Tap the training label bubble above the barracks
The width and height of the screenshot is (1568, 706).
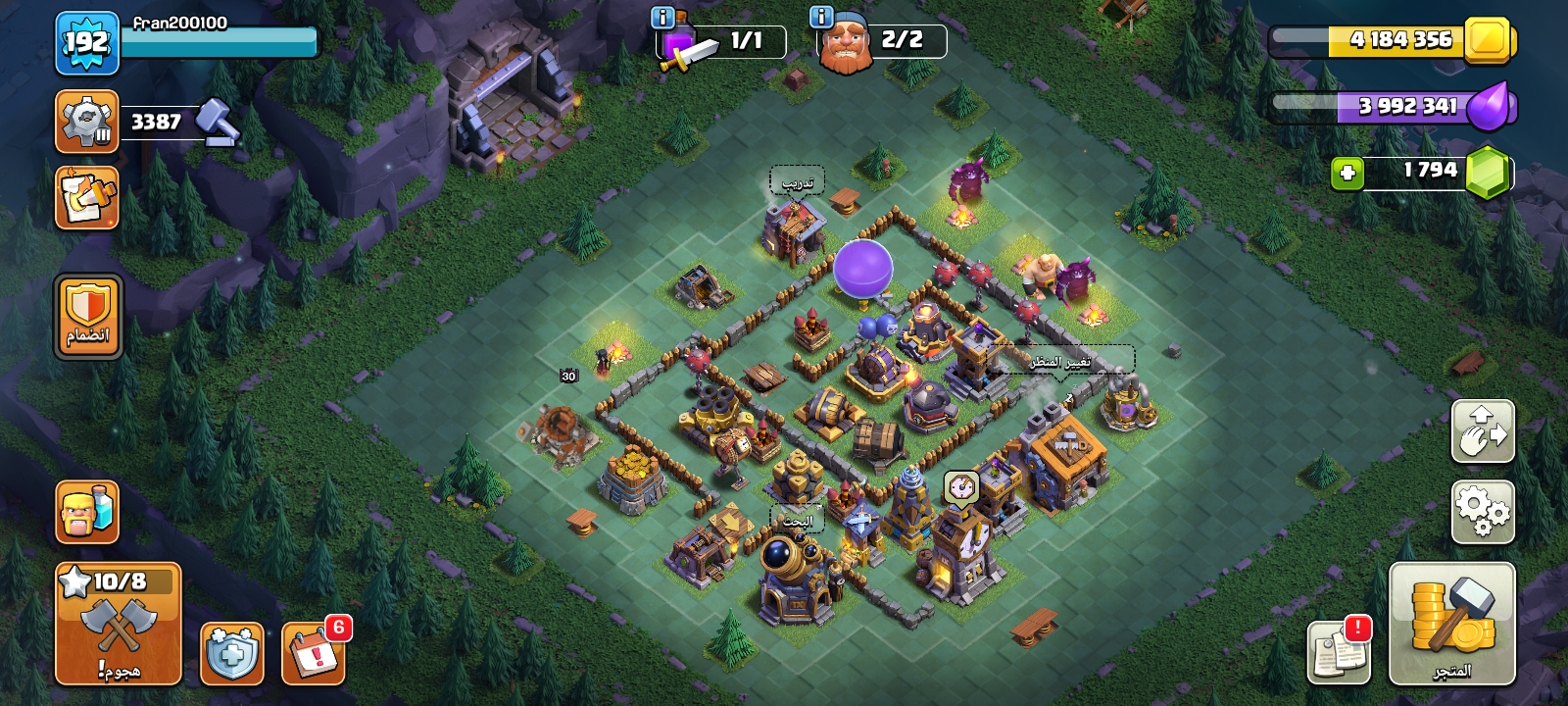tap(797, 182)
